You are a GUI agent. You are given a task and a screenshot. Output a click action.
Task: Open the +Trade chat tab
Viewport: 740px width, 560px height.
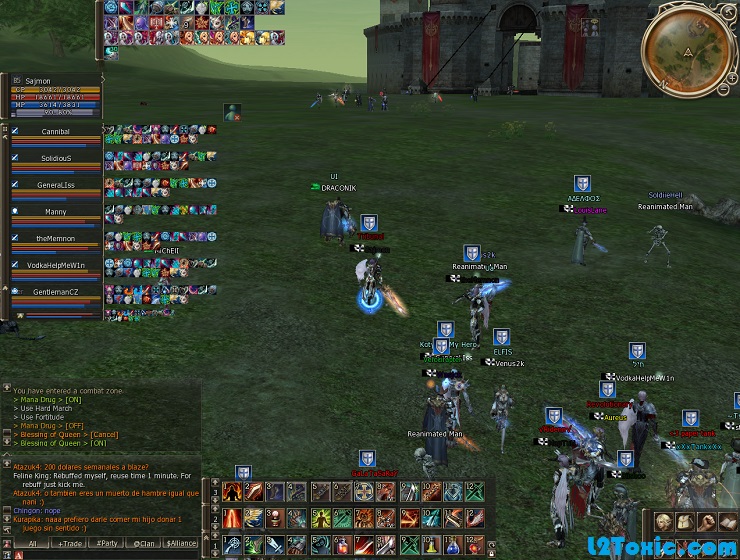(x=70, y=543)
